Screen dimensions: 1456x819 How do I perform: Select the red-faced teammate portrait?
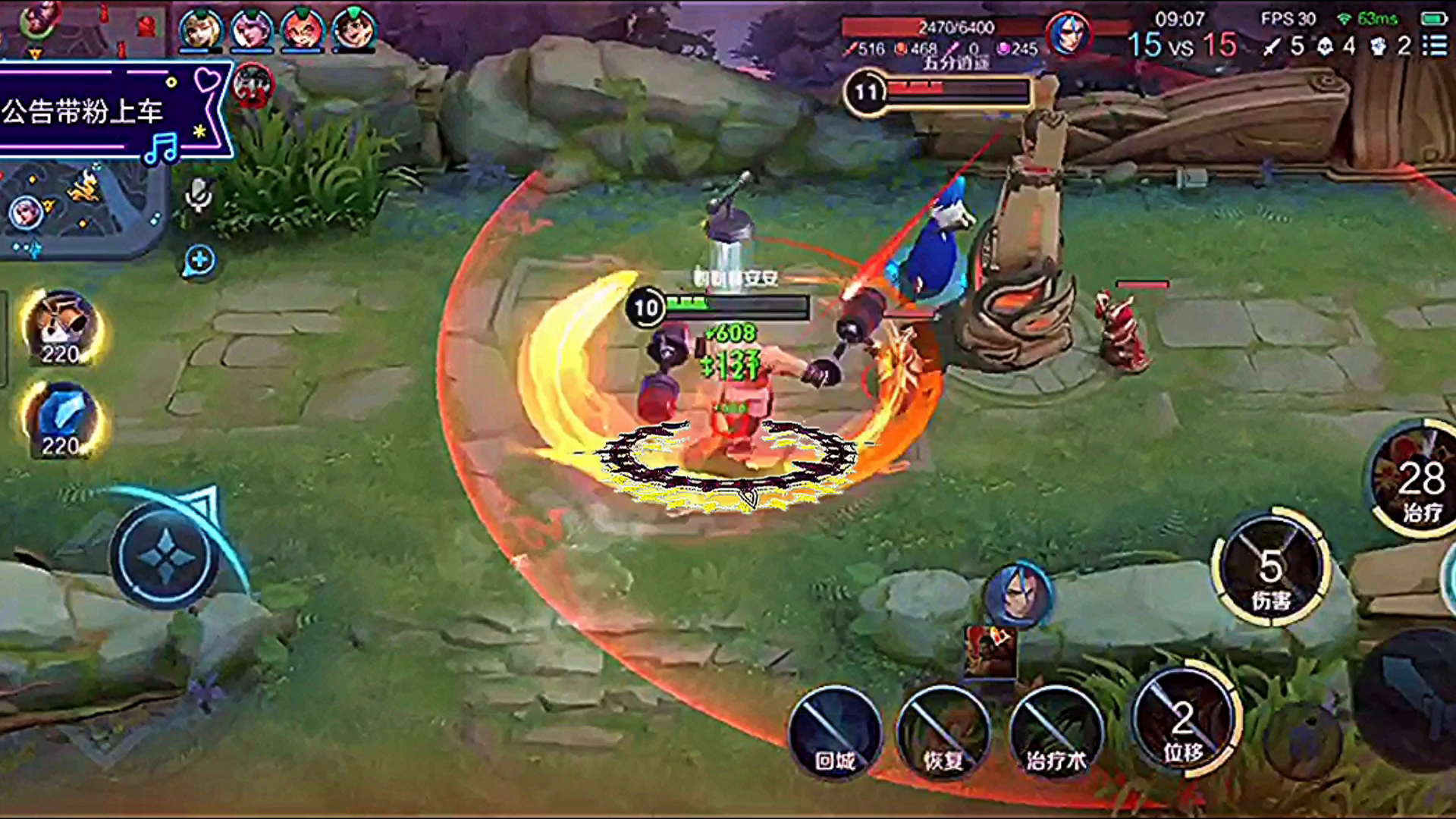point(303,29)
